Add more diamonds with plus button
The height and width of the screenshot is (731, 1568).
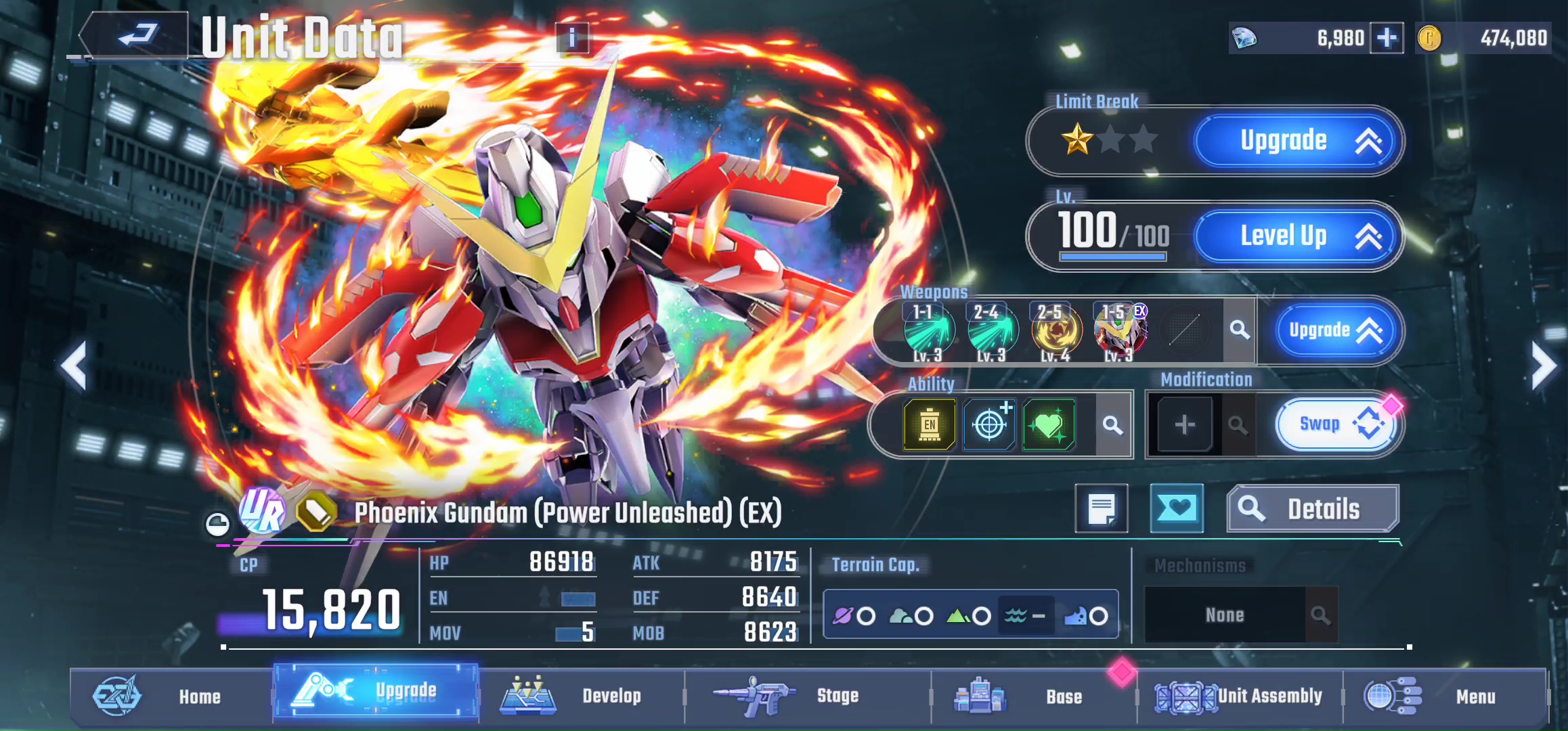[x=1386, y=38]
